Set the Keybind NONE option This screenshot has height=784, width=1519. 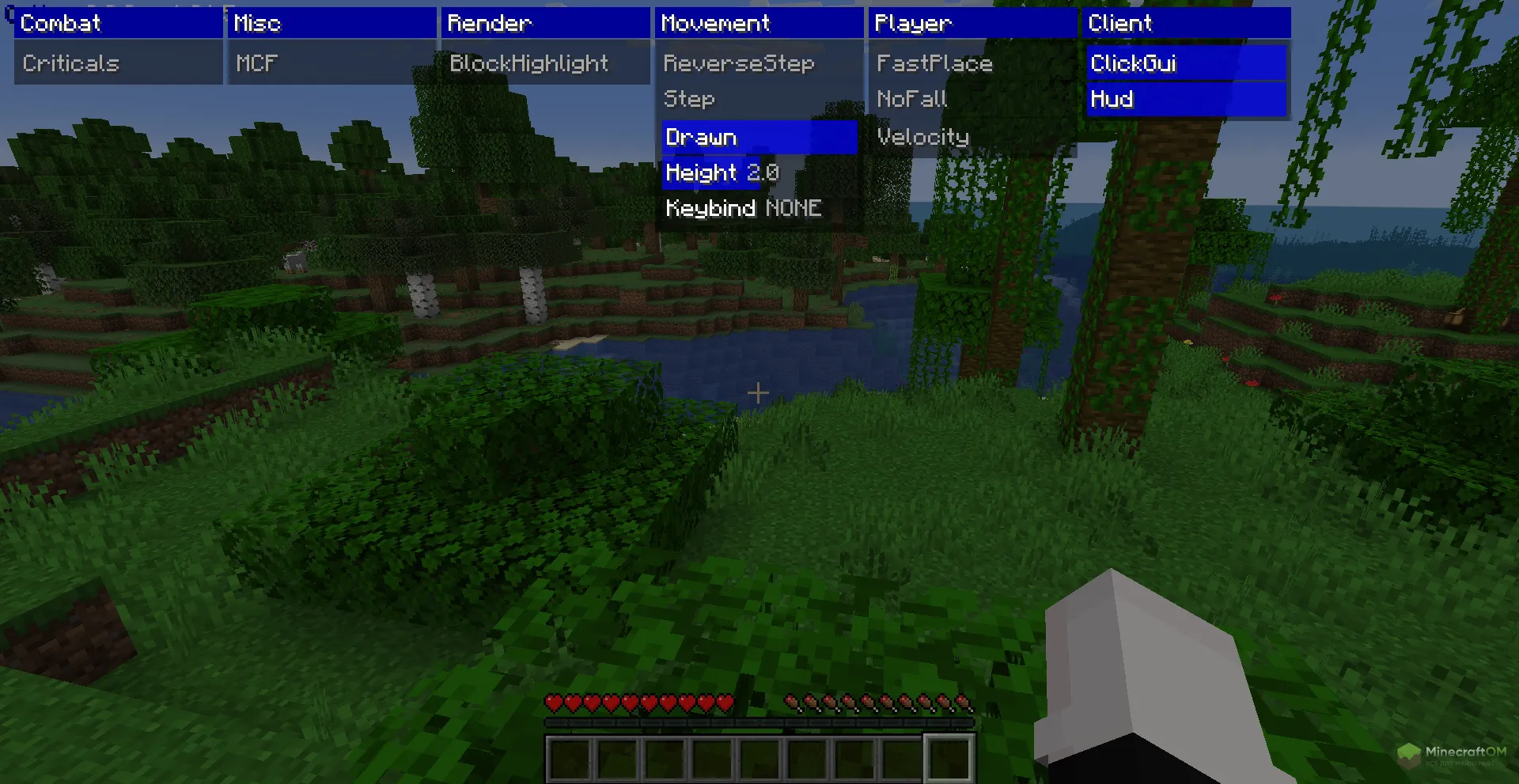tap(759, 208)
